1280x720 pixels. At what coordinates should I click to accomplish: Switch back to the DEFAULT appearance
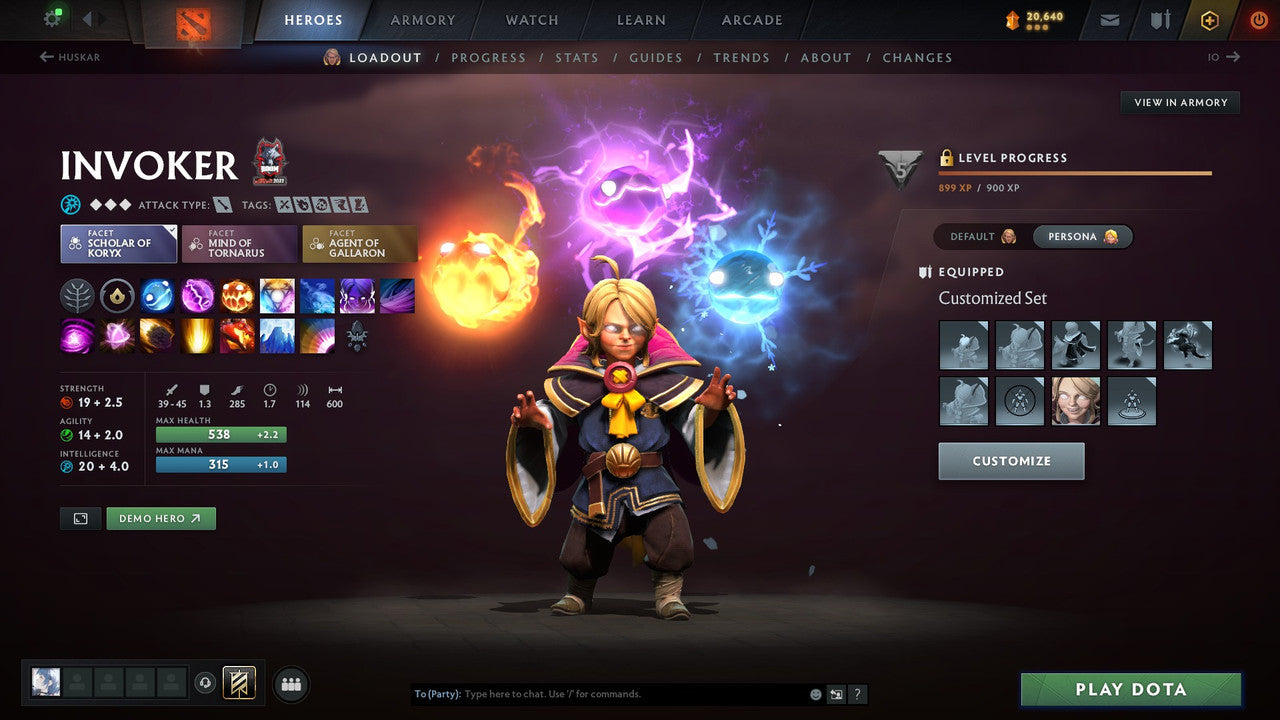(x=973, y=236)
